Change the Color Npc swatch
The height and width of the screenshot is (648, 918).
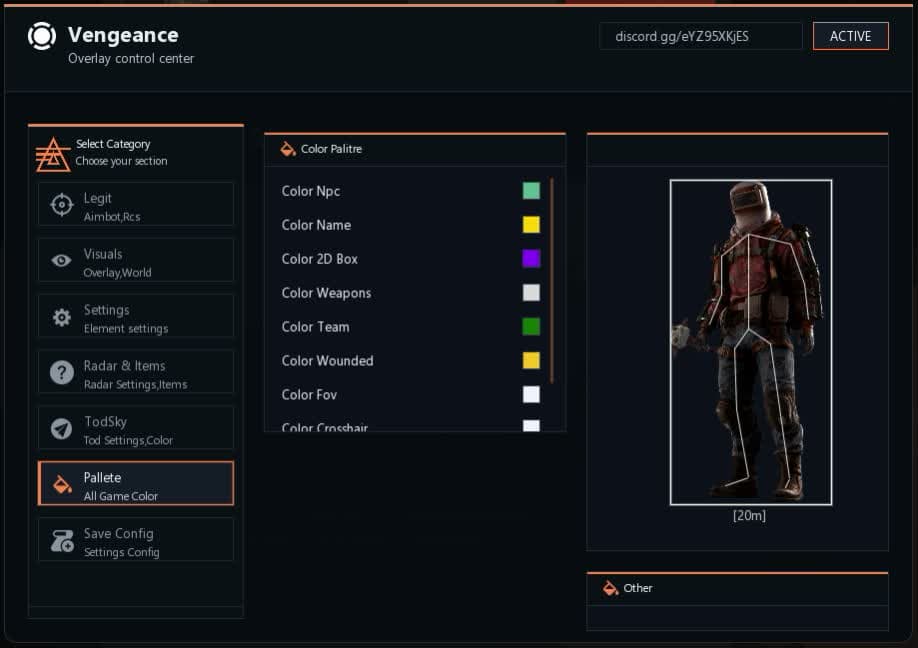(531, 191)
